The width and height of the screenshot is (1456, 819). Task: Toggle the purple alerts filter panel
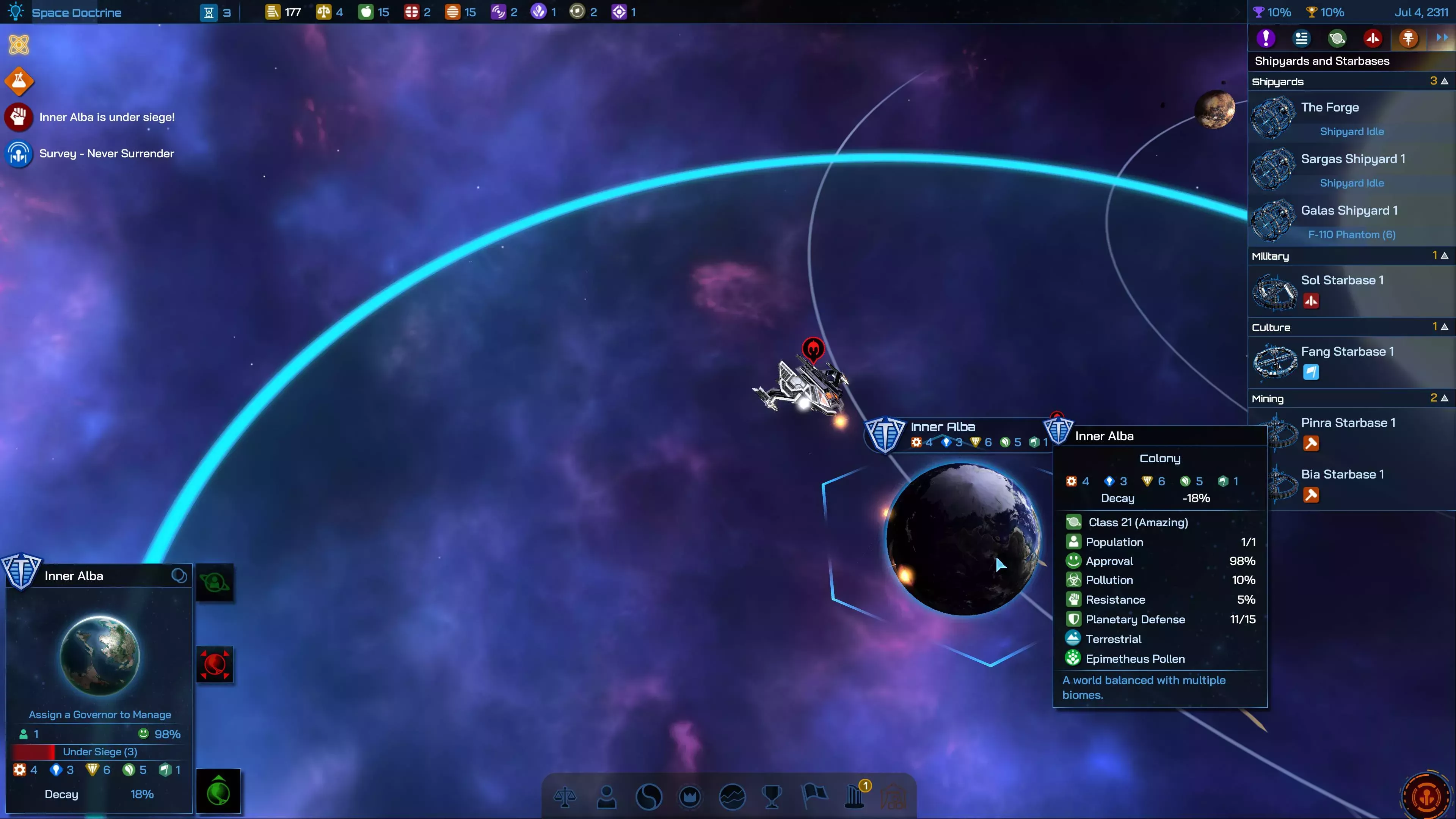[1266, 38]
